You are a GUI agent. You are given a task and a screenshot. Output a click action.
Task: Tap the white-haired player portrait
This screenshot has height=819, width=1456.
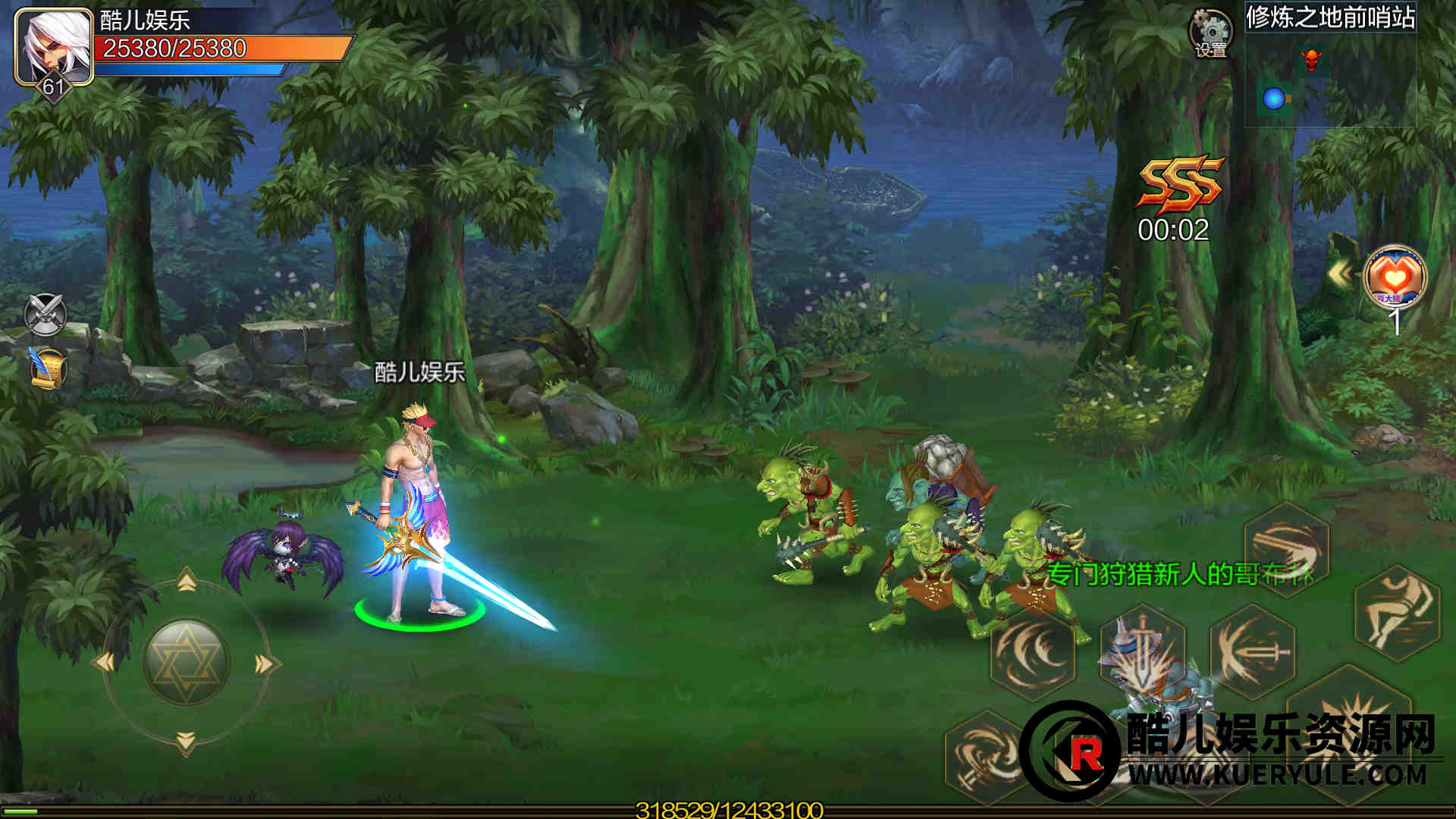pyautogui.click(x=53, y=45)
